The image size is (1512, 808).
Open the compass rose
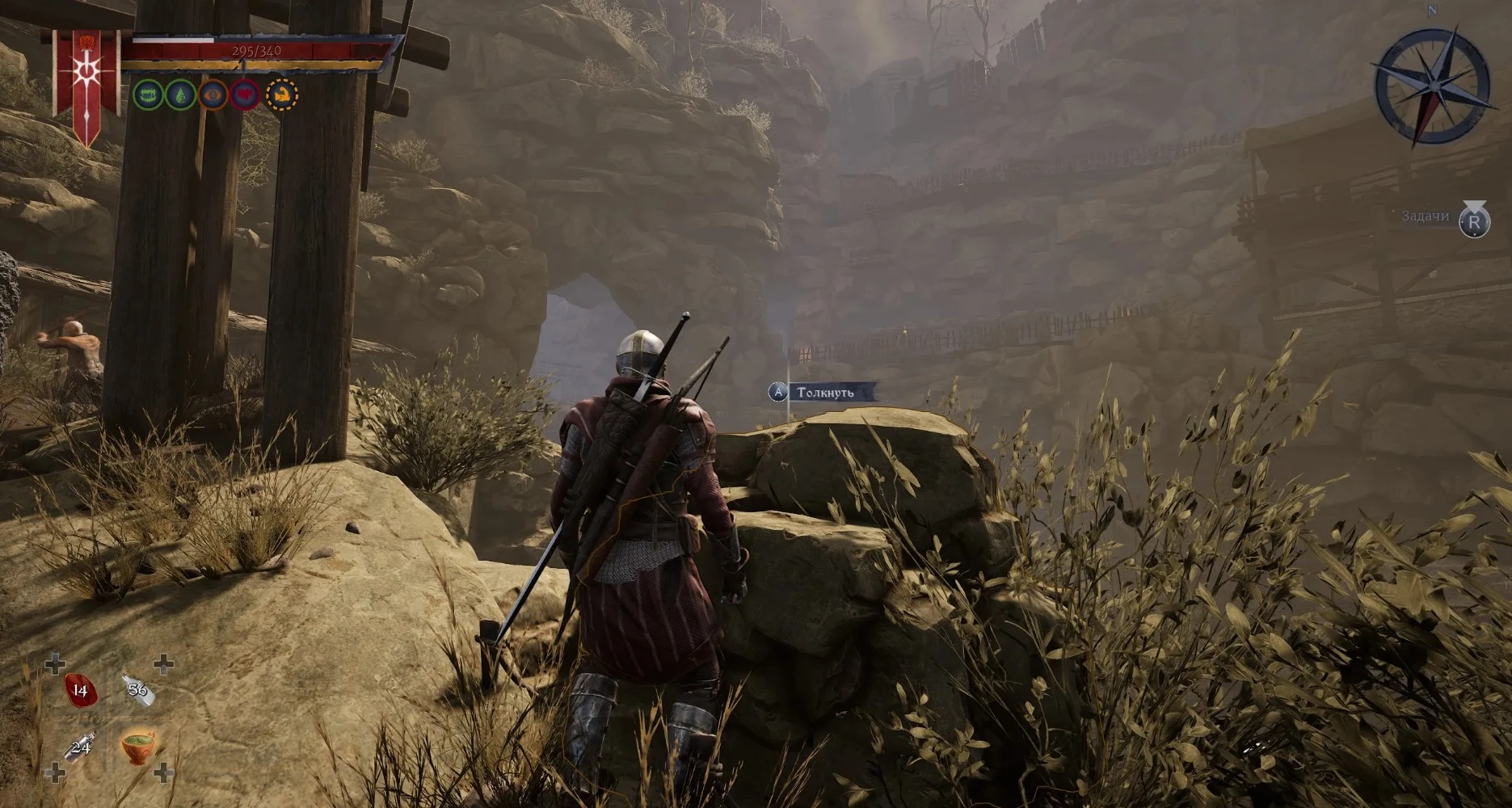pyautogui.click(x=1432, y=86)
